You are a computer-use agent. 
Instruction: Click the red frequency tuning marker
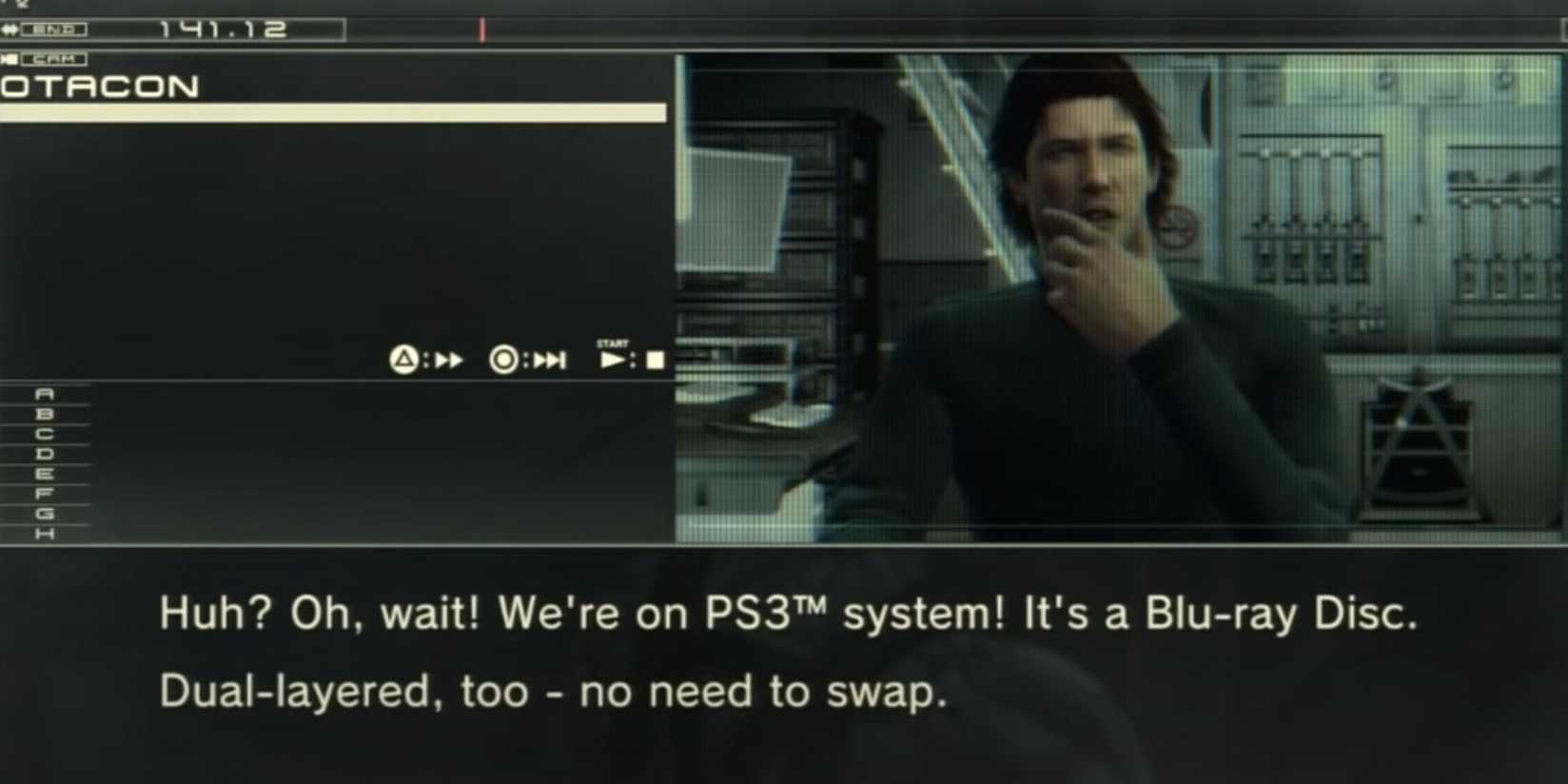tap(482, 29)
